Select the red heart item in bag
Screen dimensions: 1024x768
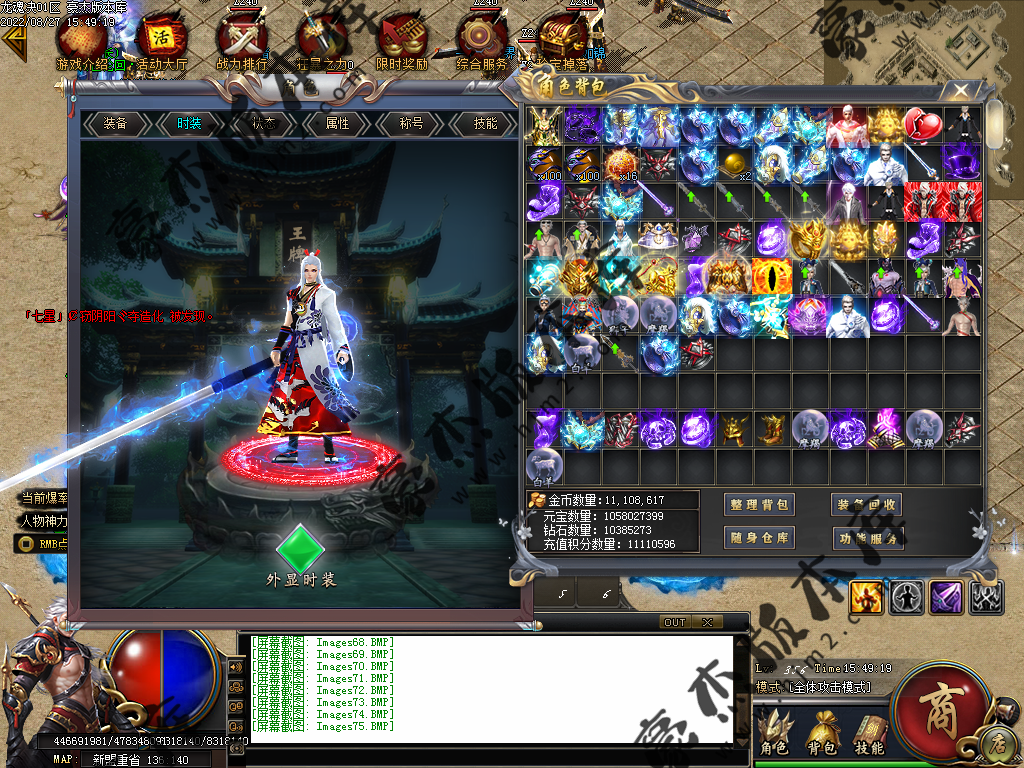pos(923,126)
